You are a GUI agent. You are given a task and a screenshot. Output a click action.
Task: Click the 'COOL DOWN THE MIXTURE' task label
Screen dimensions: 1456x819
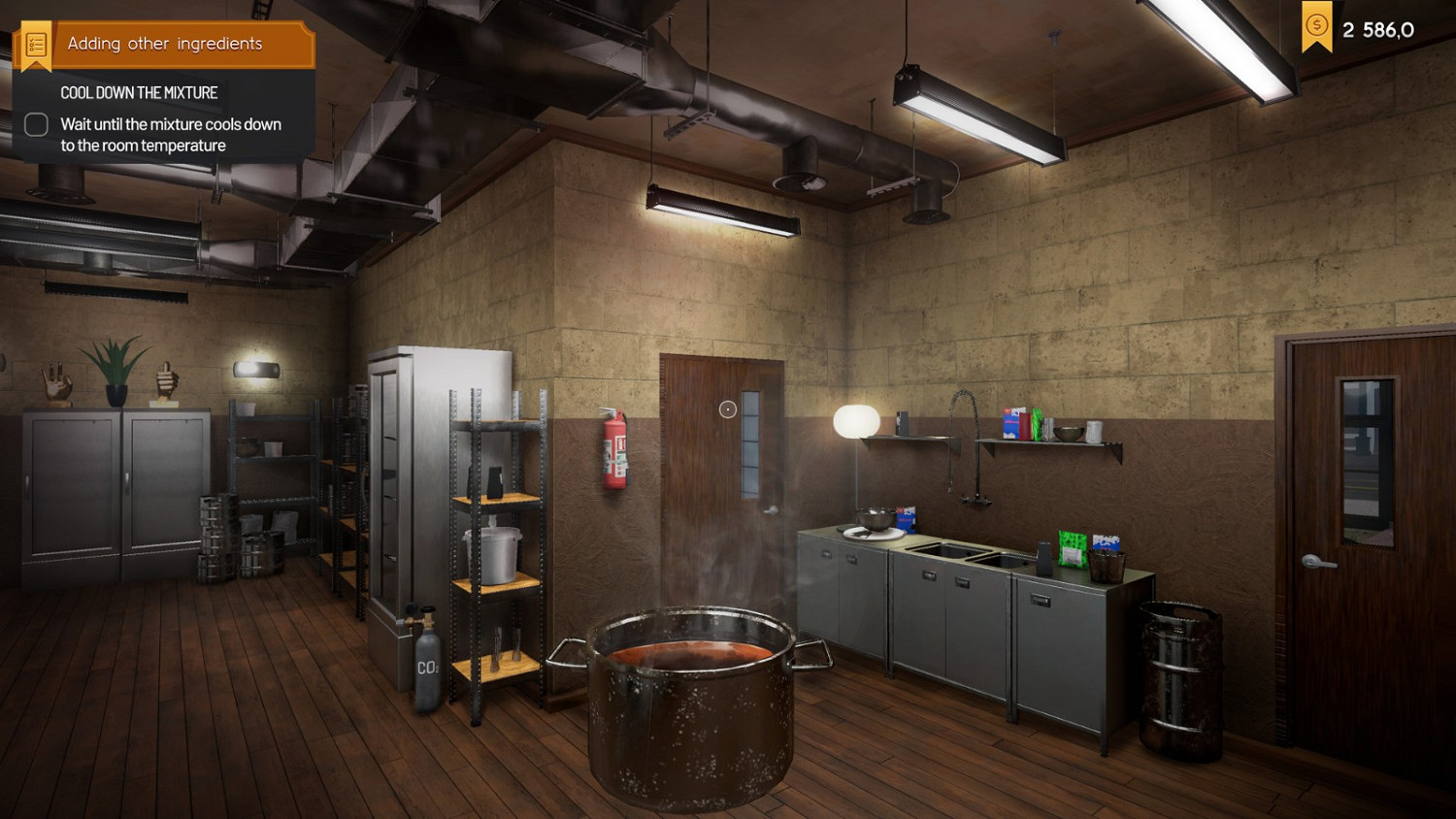pyautogui.click(x=138, y=92)
